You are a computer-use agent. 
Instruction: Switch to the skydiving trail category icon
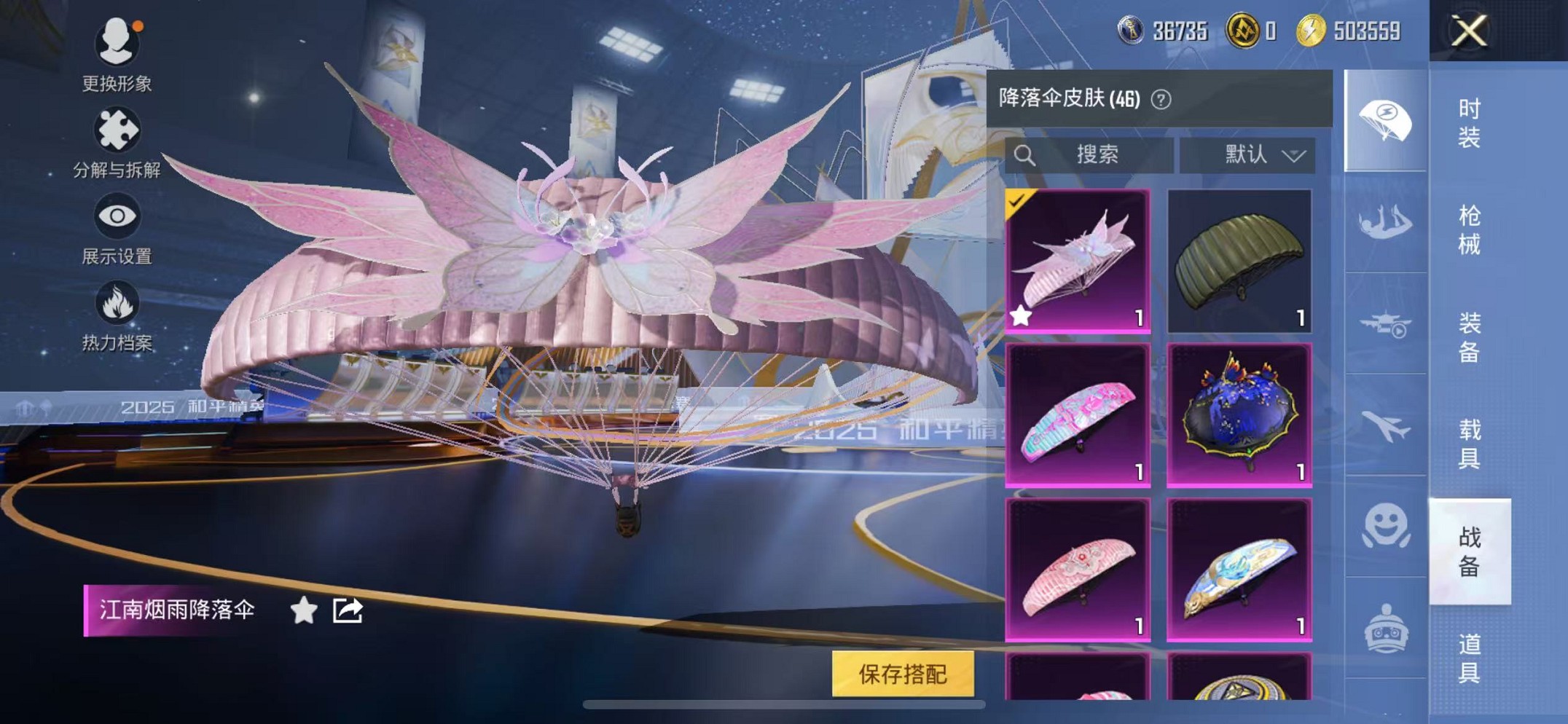1387,222
